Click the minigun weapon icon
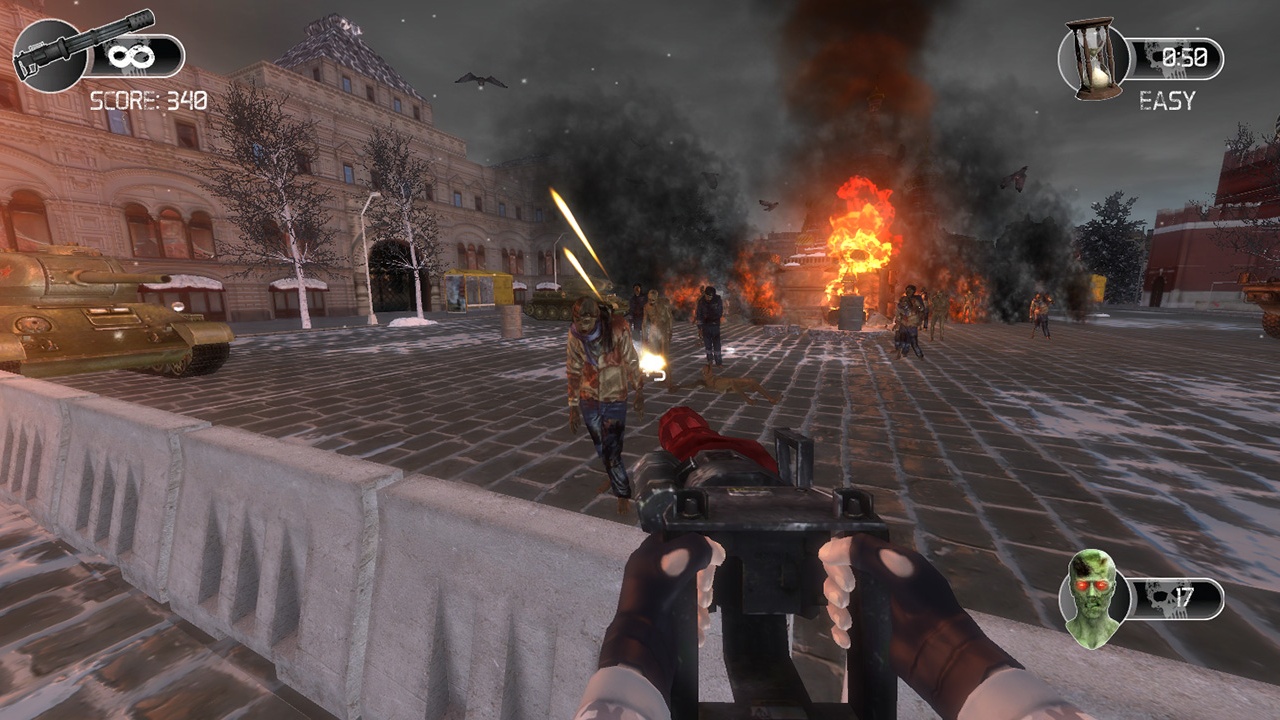 [50, 52]
